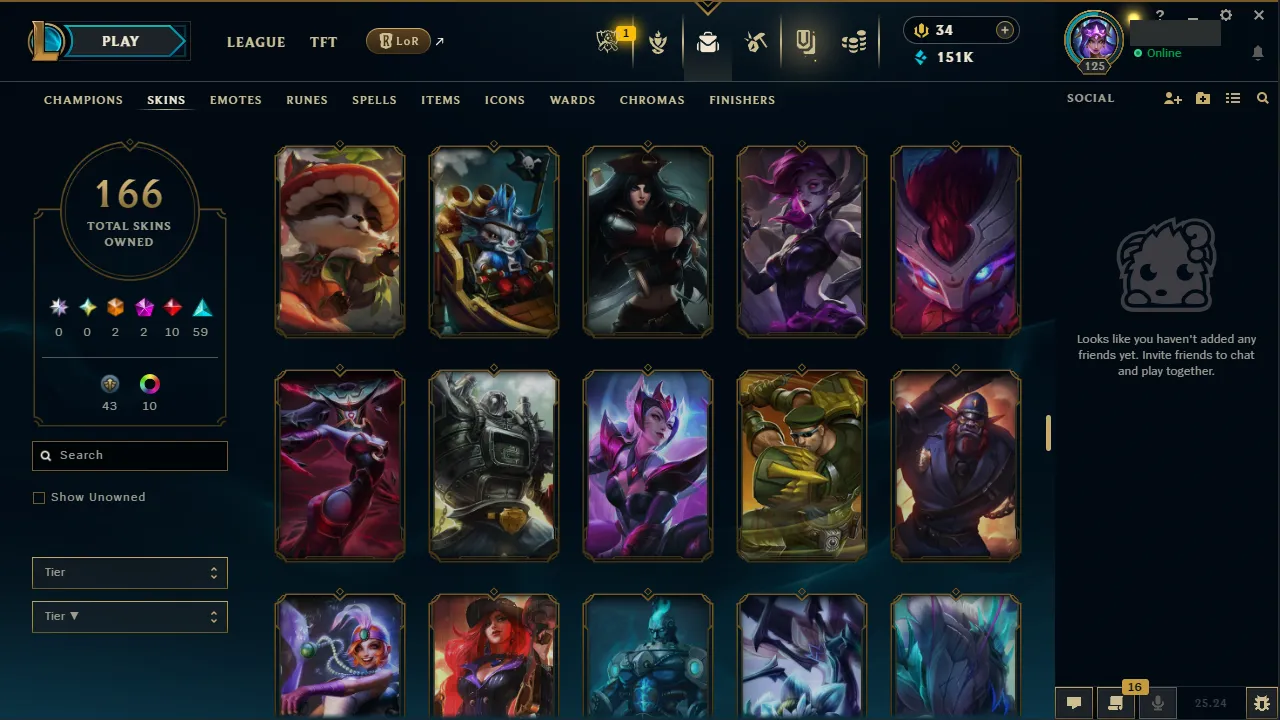Open patch notes via the scroll icon
This screenshot has height=720, width=1280.
1115,703
